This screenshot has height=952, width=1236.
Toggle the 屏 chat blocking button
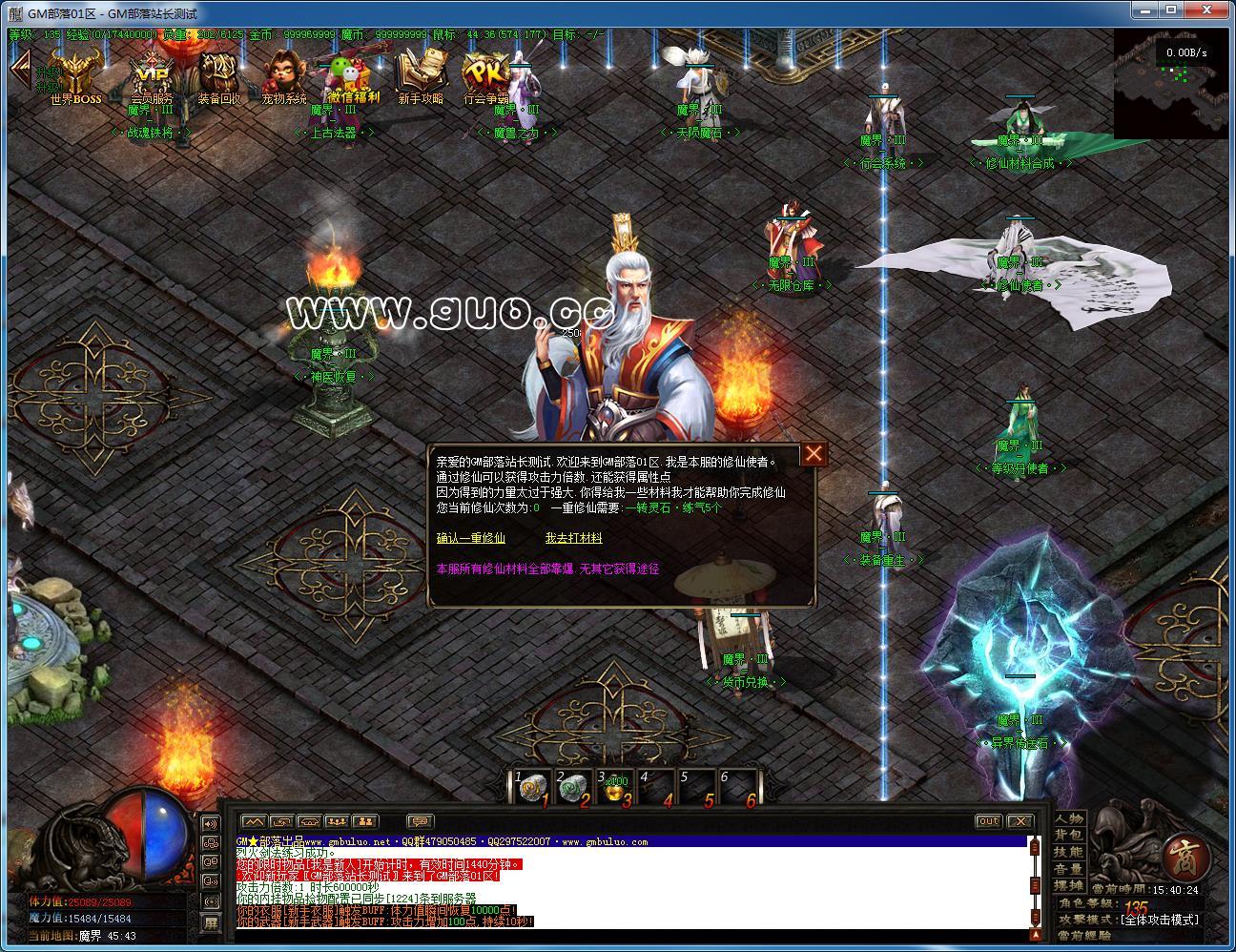[x=211, y=922]
